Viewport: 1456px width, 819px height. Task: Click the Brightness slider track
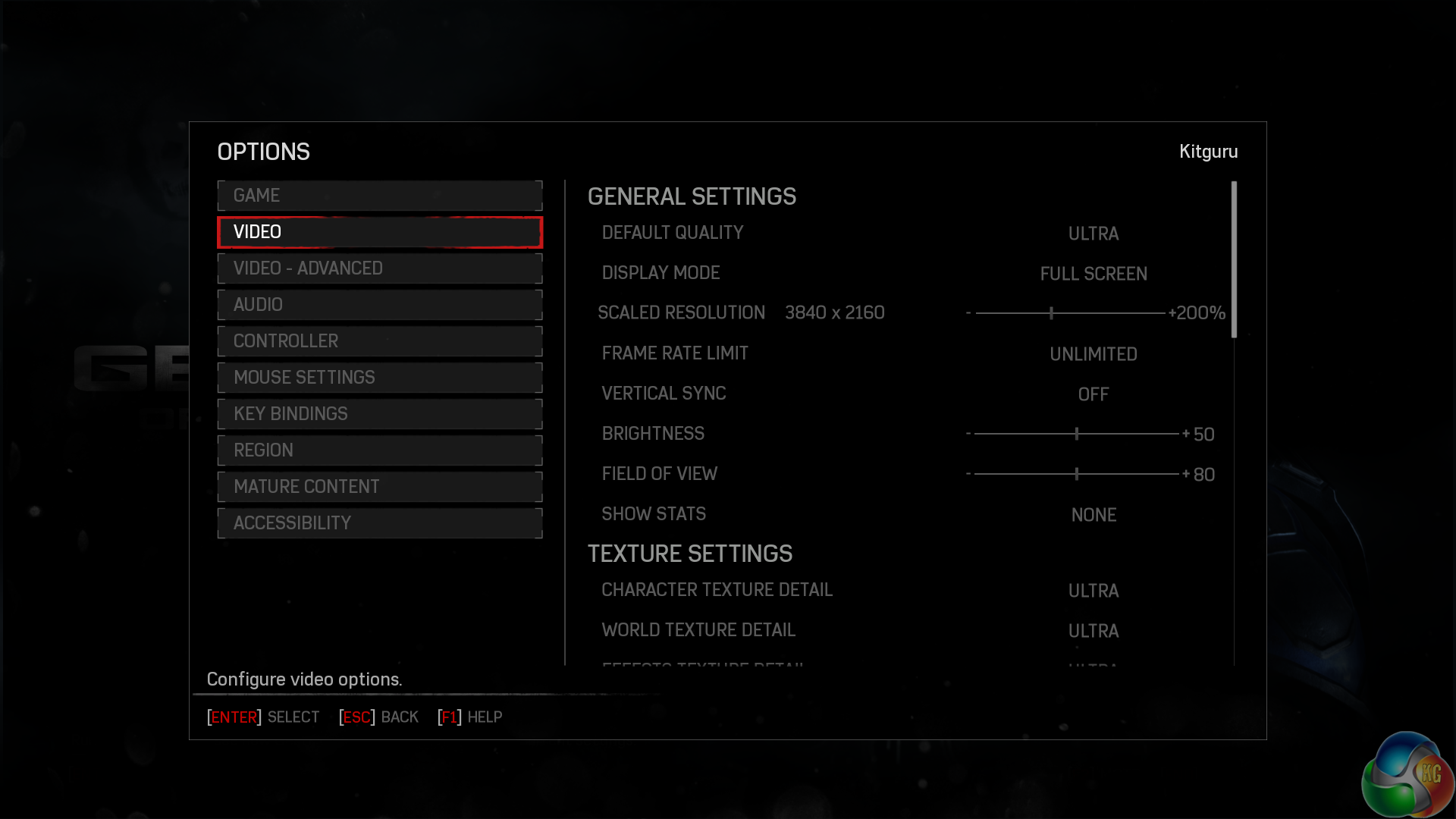(x=1075, y=434)
